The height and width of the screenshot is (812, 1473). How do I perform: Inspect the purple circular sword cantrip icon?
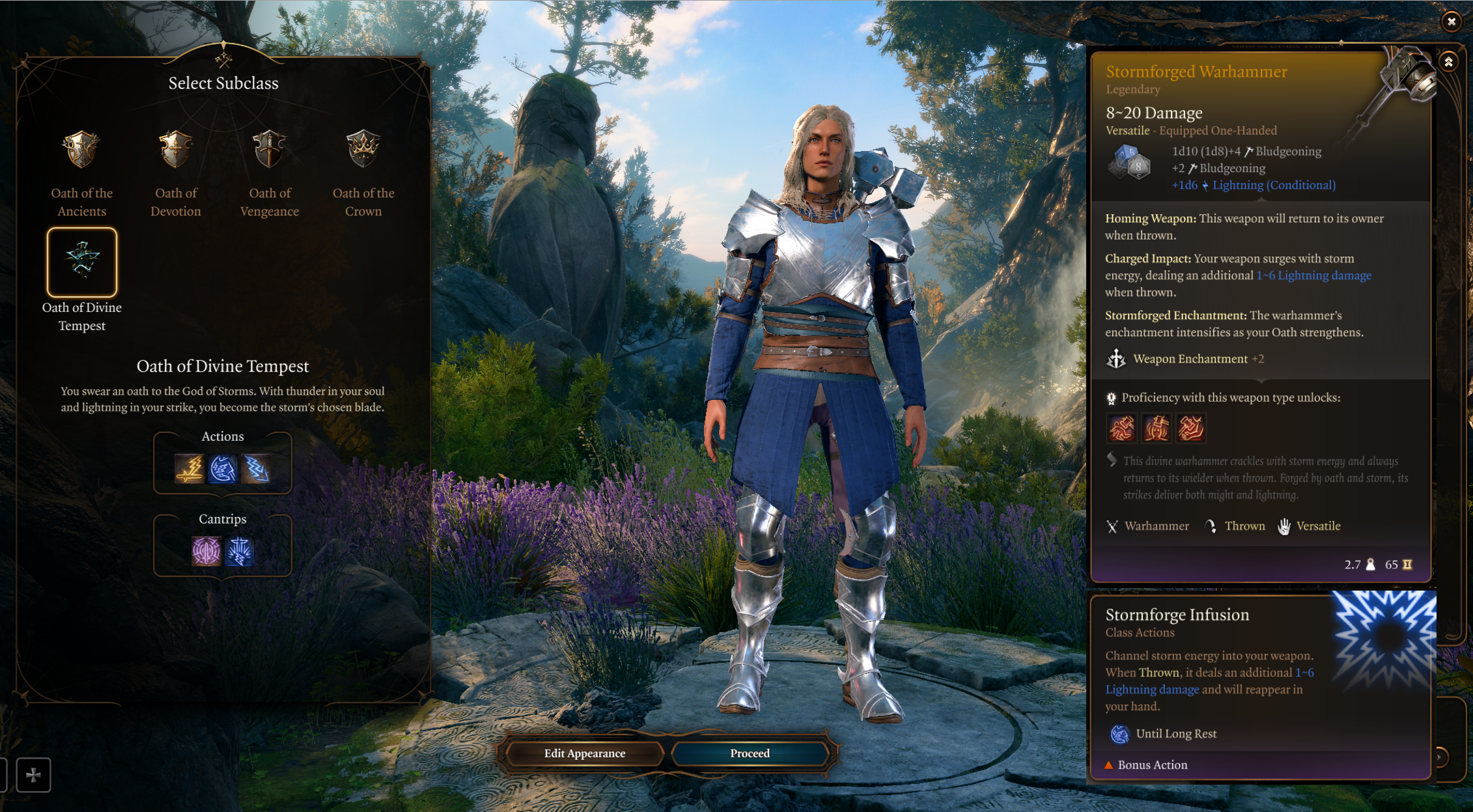pyautogui.click(x=206, y=552)
